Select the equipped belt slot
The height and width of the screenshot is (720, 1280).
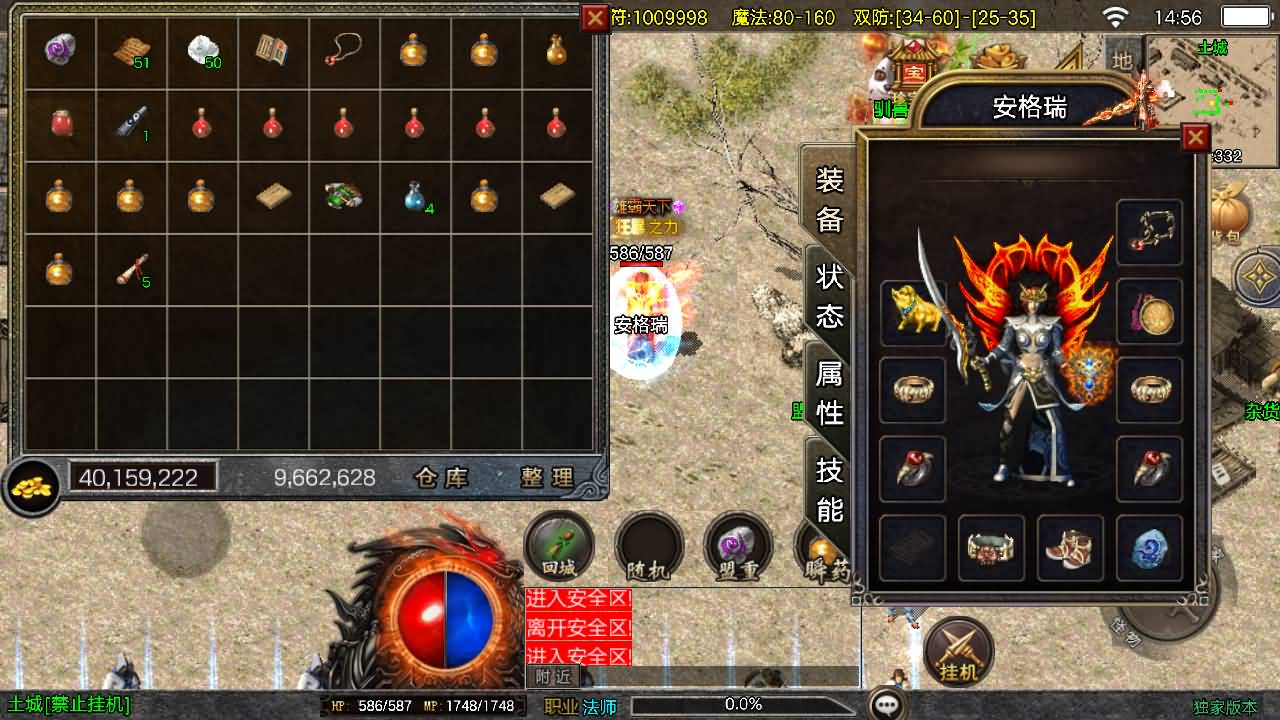pos(991,548)
